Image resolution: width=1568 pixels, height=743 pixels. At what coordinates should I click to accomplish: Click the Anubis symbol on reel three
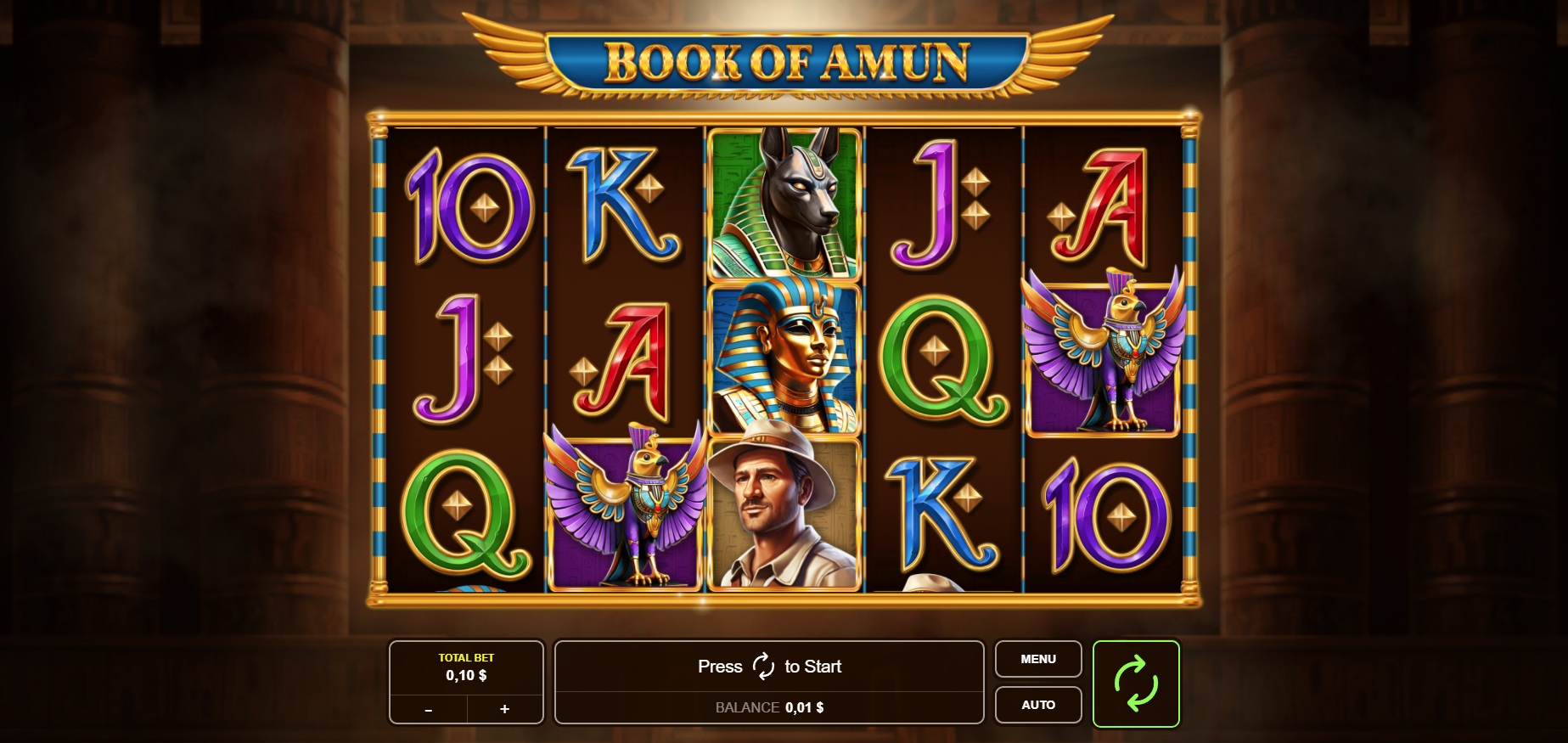[x=784, y=204]
